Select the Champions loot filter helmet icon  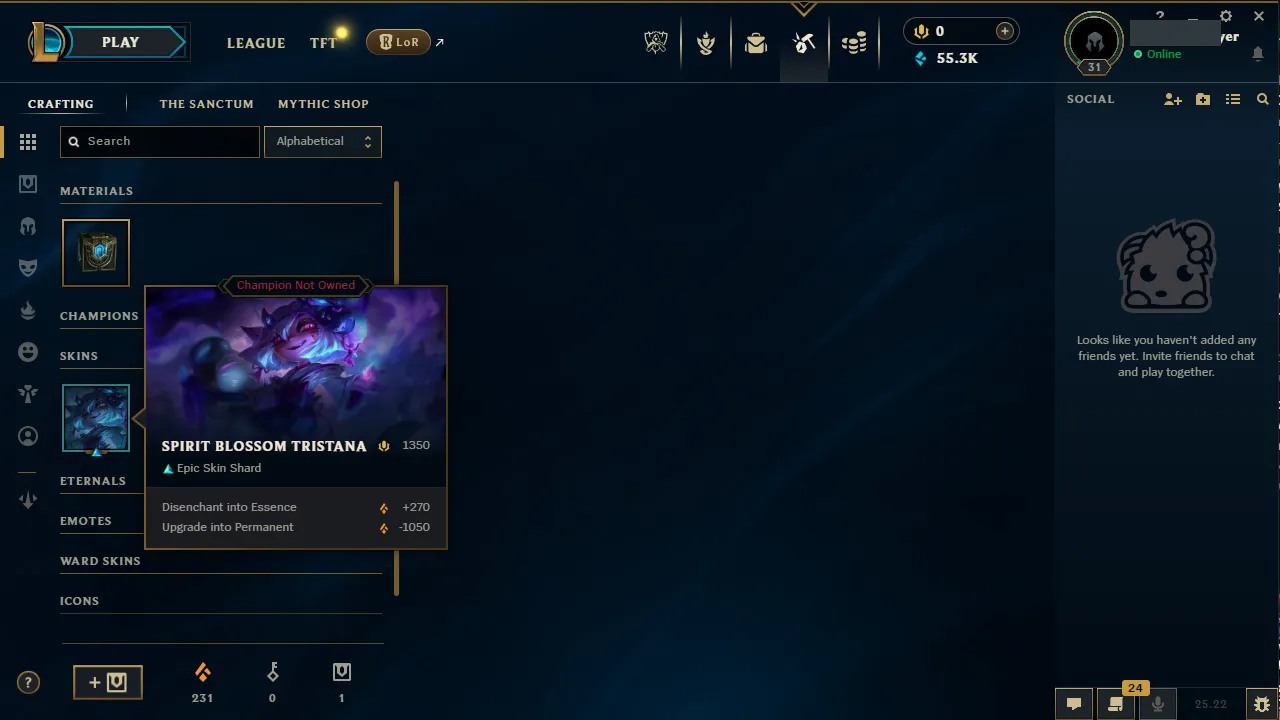pyautogui.click(x=28, y=226)
